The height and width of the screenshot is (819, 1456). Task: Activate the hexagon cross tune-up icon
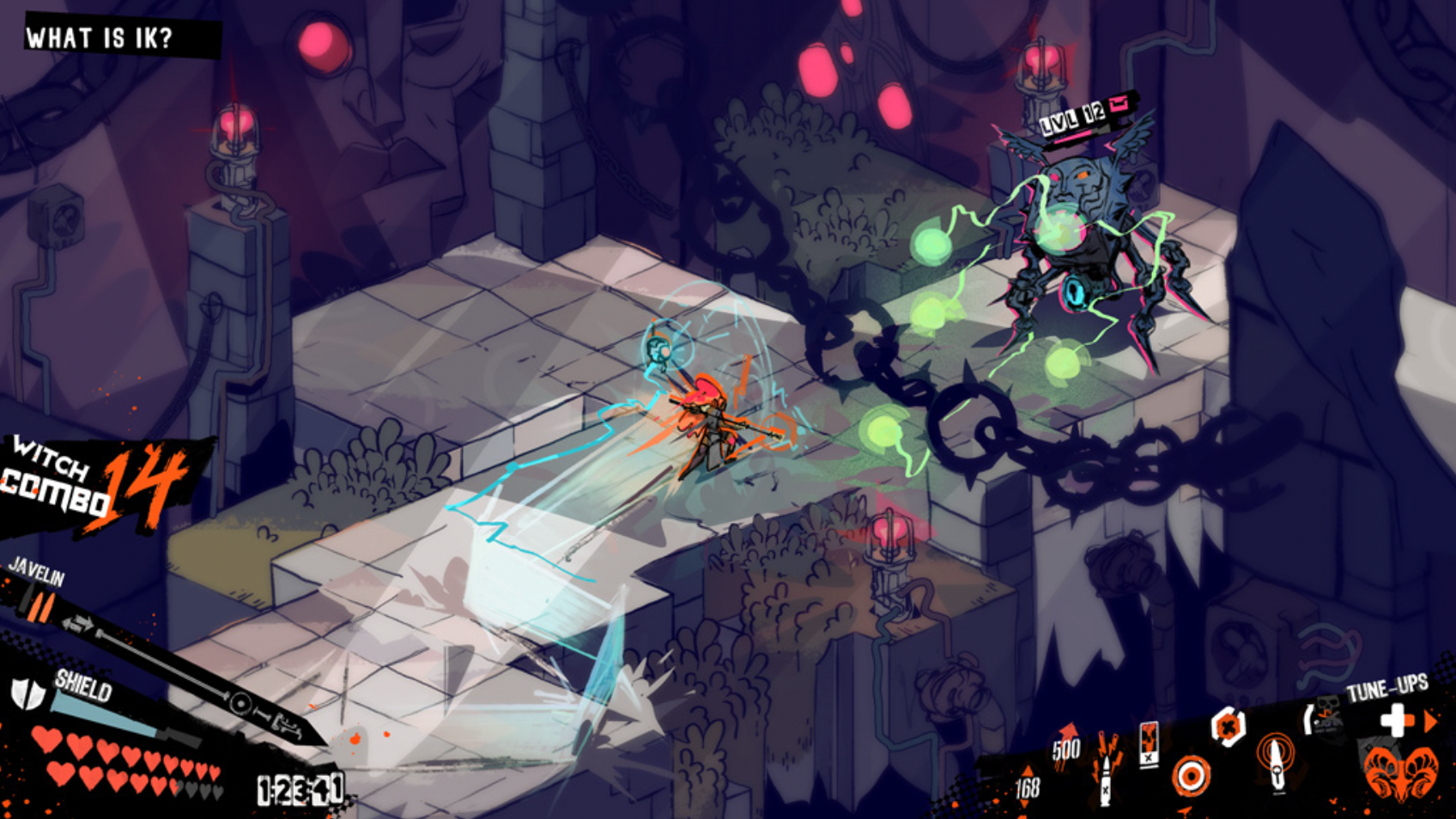pos(1228,728)
